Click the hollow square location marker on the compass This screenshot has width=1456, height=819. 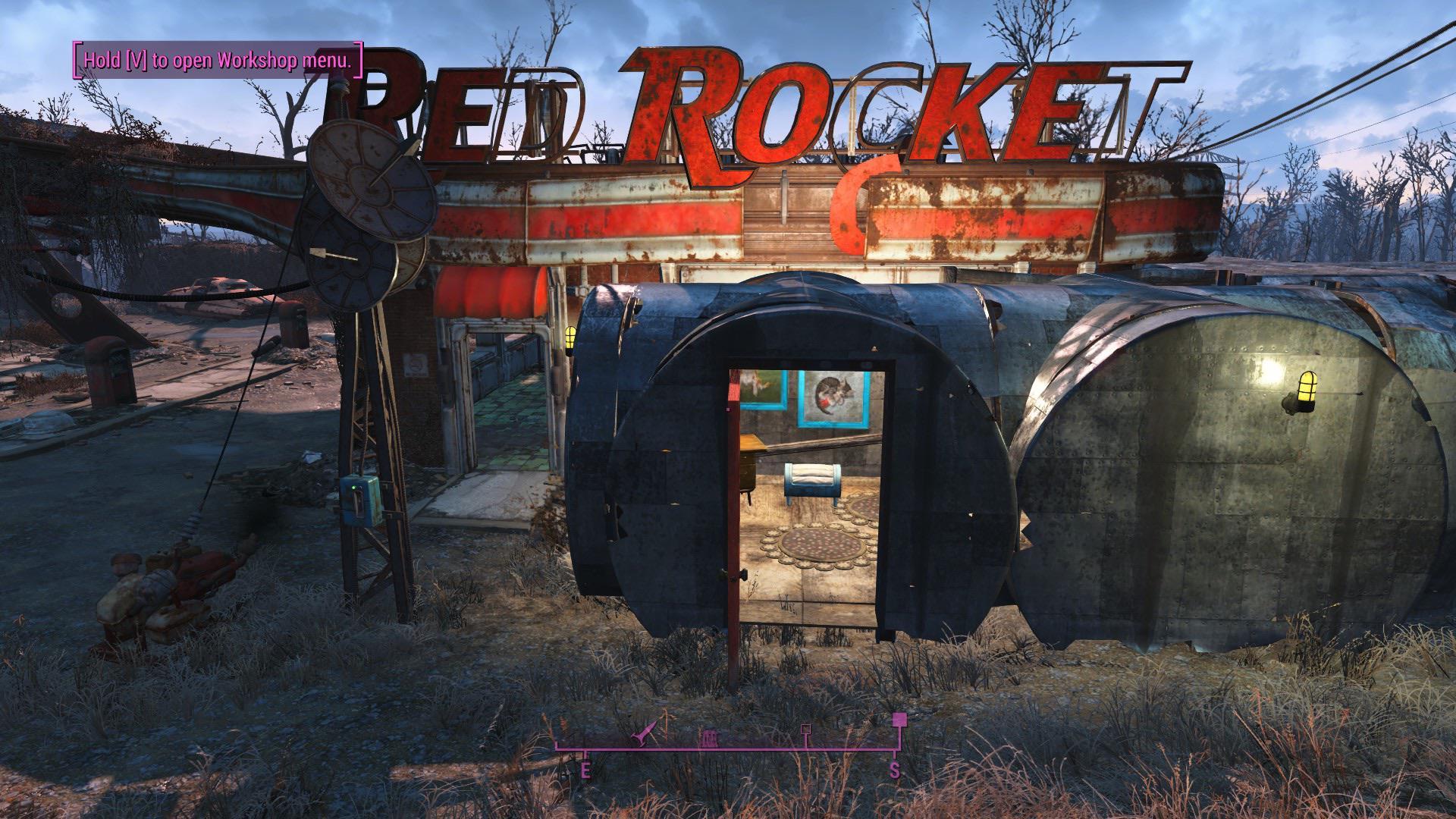(806, 730)
